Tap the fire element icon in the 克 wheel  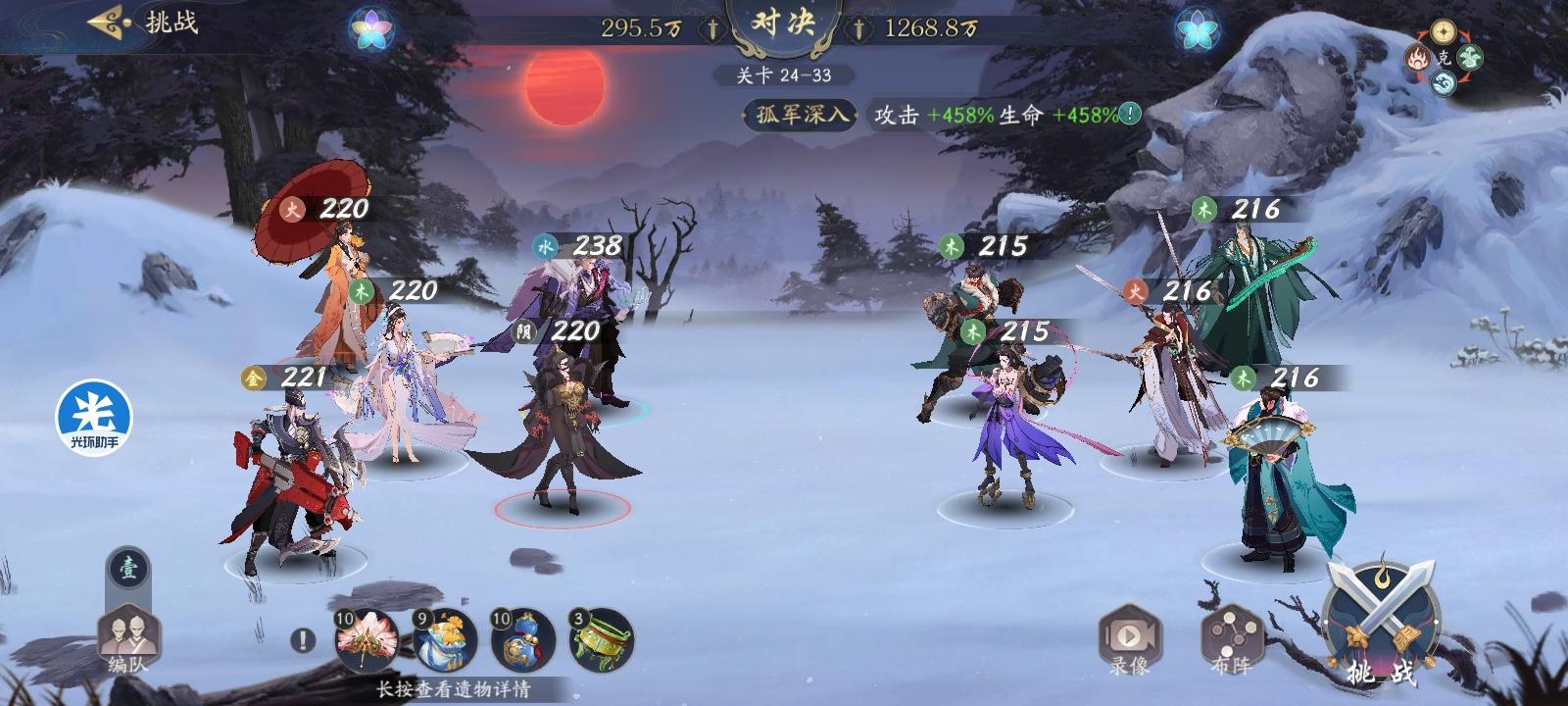(1418, 56)
